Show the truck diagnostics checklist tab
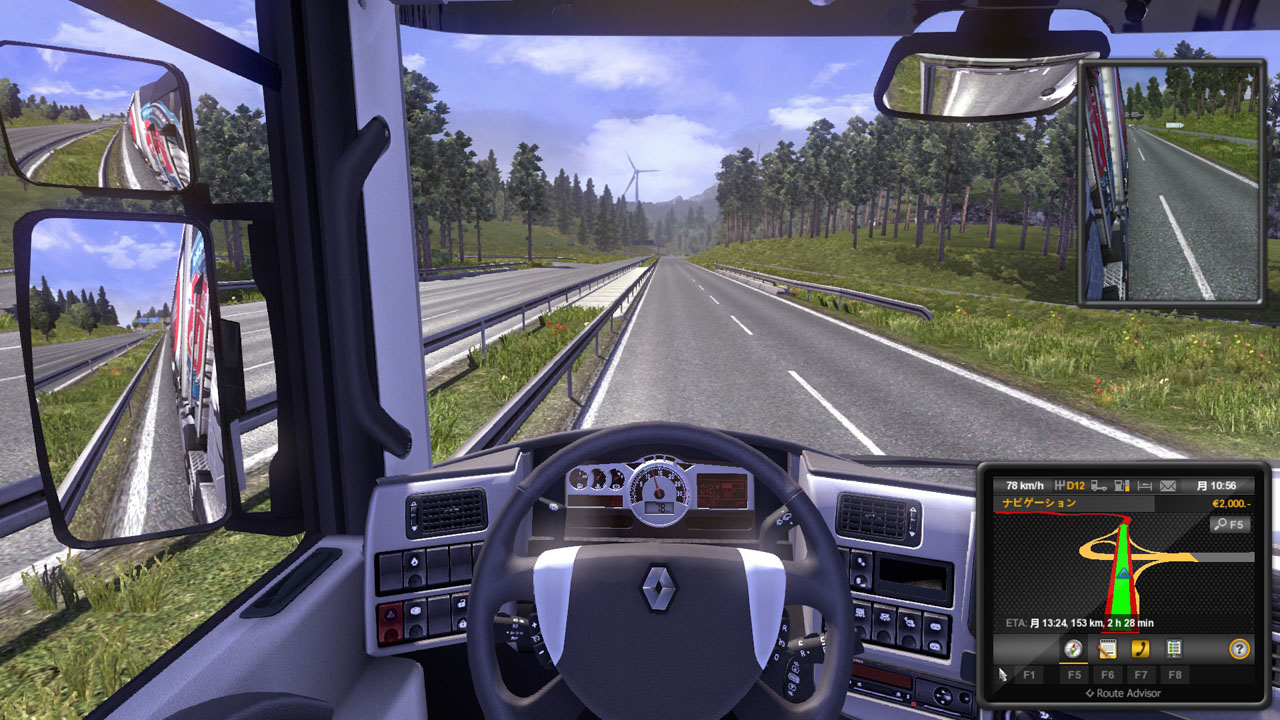The width and height of the screenshot is (1280, 720). coord(1173,649)
